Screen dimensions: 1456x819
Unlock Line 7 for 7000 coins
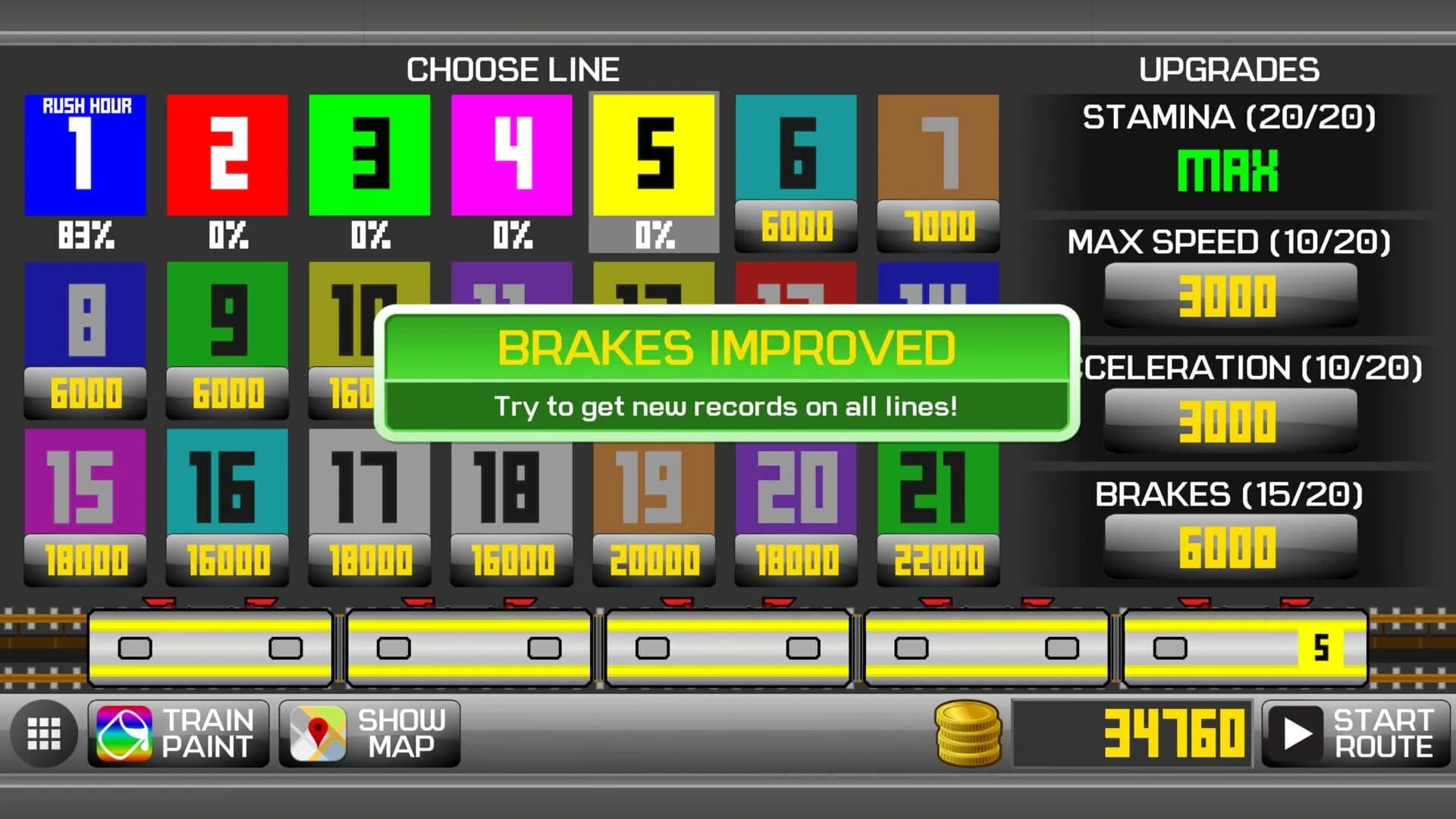938,224
